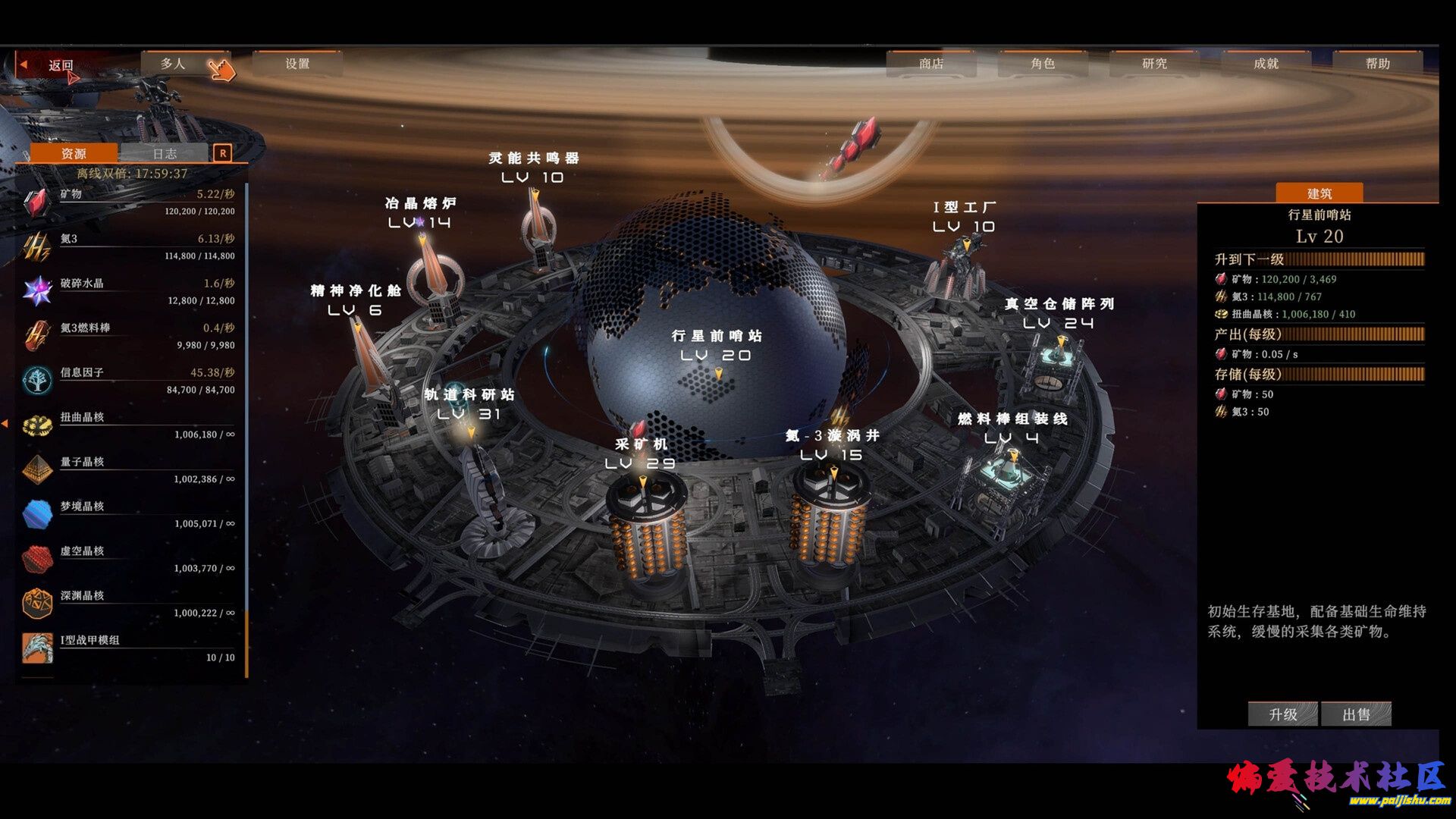Open the 商店 shop

tap(930, 64)
